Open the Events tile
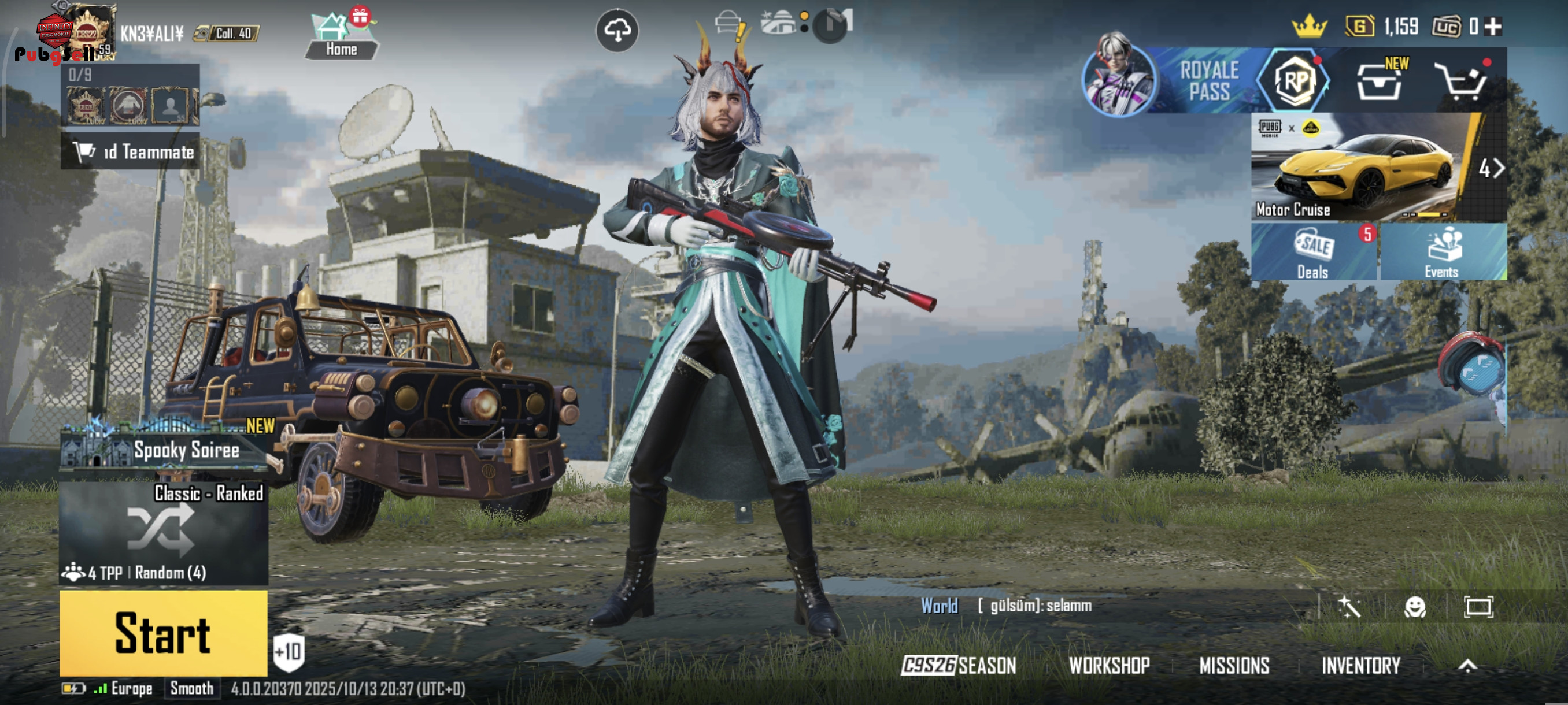 pyautogui.click(x=1442, y=252)
